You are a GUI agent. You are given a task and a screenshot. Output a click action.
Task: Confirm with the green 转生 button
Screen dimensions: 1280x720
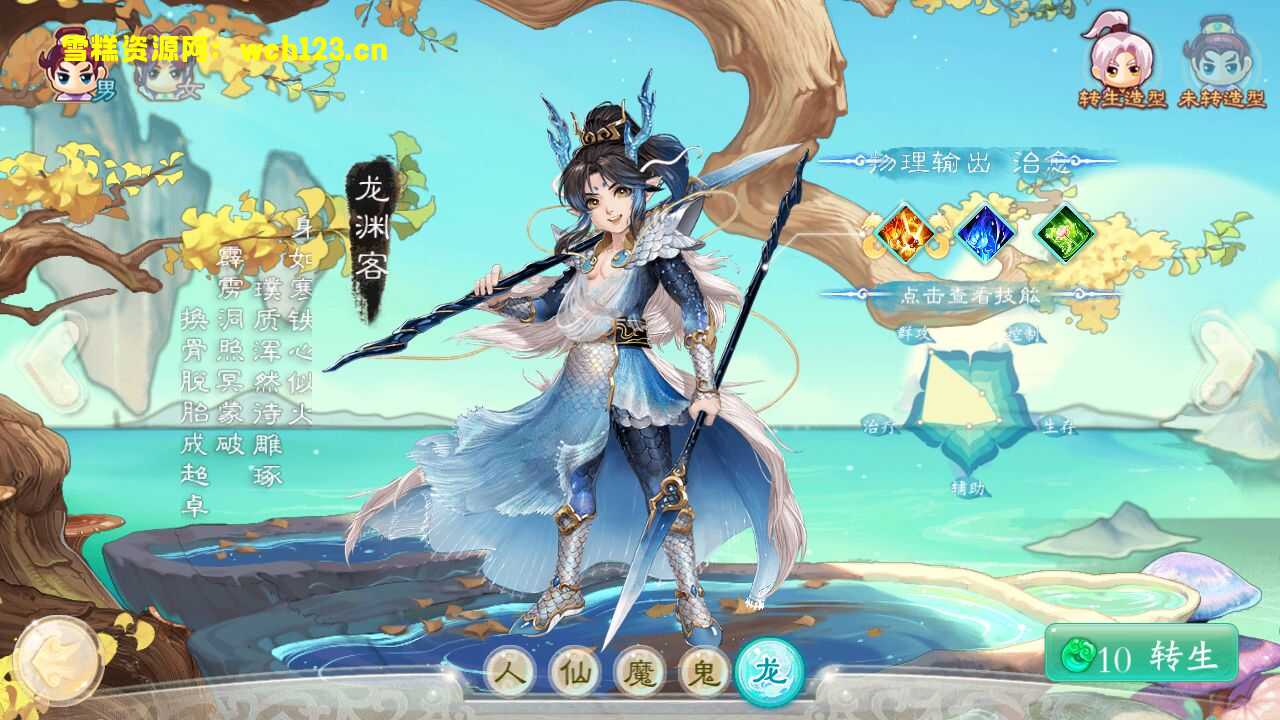tap(1141, 655)
